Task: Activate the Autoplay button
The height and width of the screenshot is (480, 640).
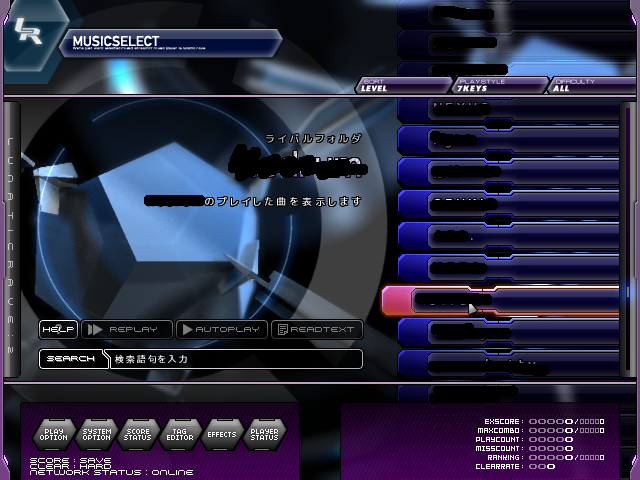Action: coord(221,329)
